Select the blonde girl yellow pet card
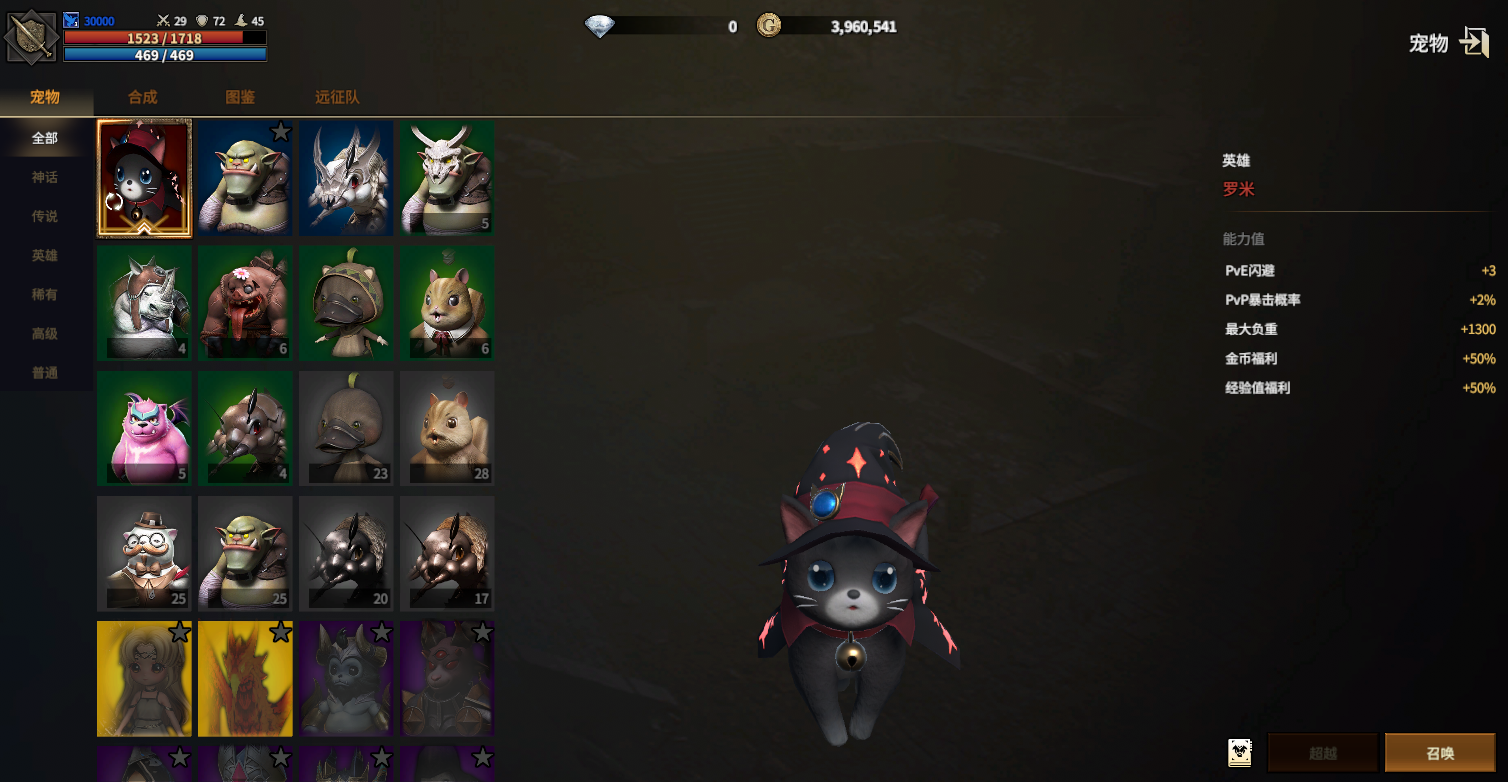Image resolution: width=1508 pixels, height=782 pixels. coord(144,678)
